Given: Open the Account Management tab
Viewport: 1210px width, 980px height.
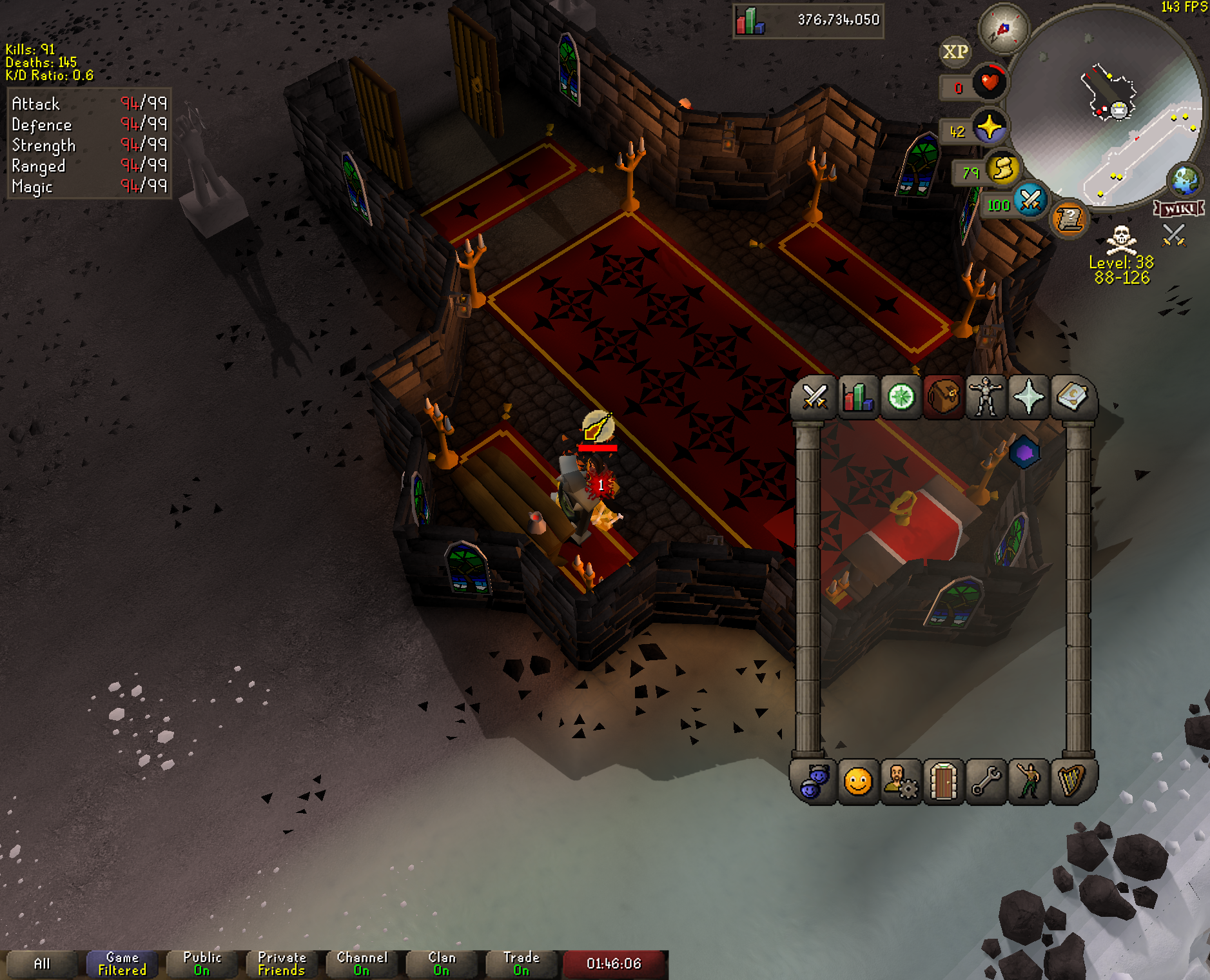Looking at the screenshot, I should (x=901, y=782).
